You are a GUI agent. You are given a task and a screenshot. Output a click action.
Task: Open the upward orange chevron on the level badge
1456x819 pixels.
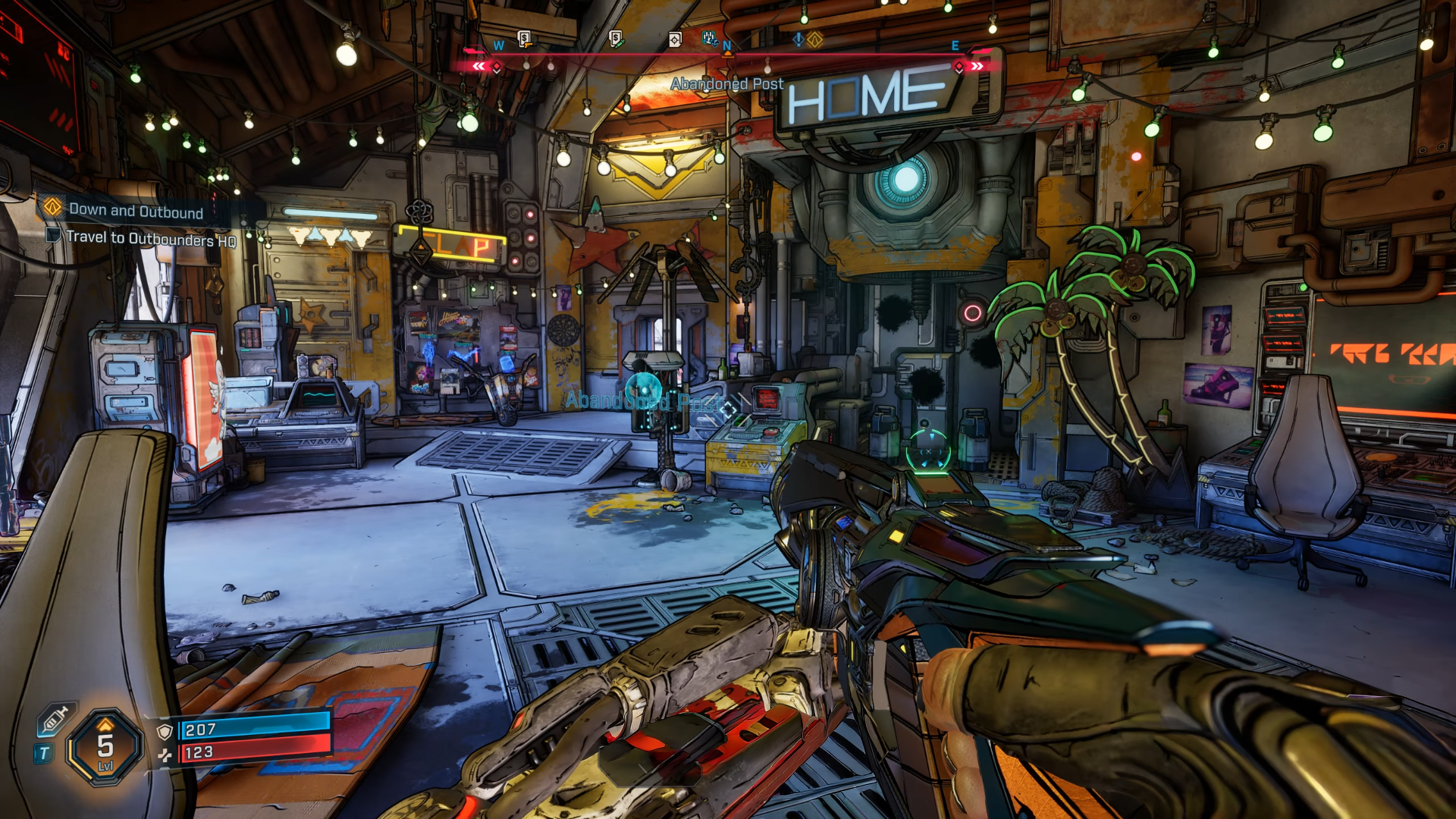[x=105, y=723]
